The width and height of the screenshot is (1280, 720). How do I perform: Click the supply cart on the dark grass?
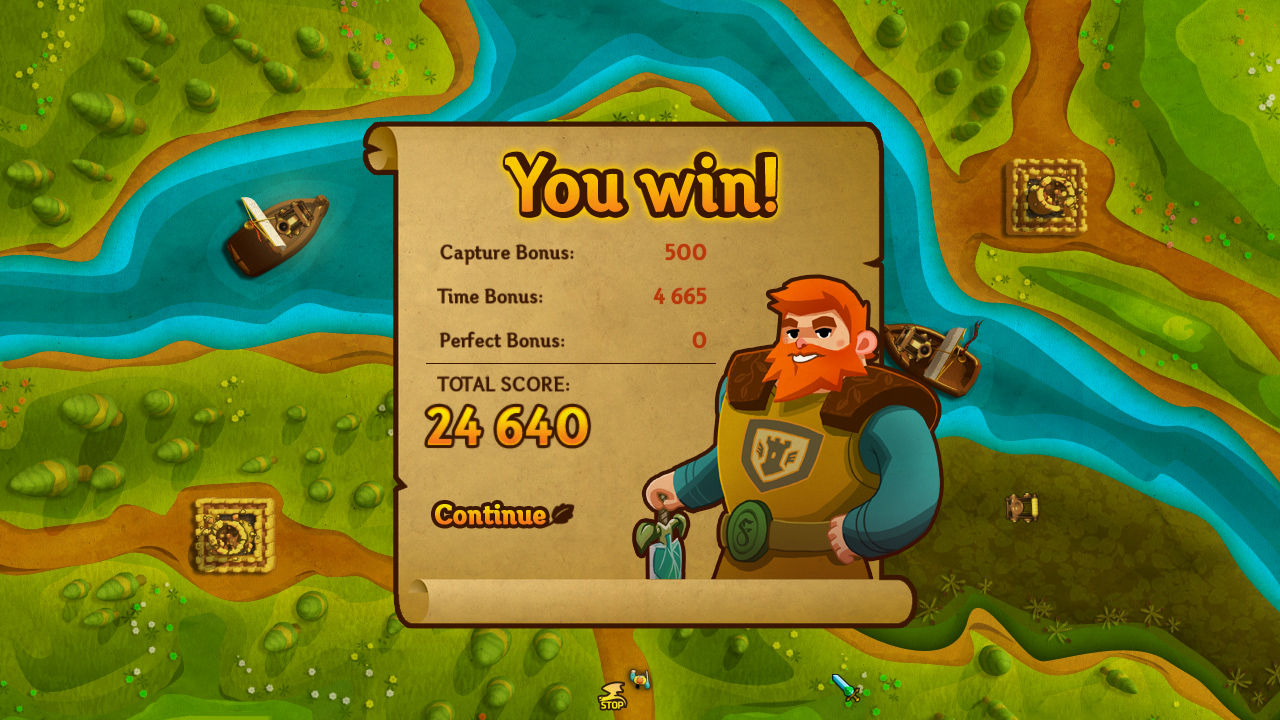point(1019,506)
